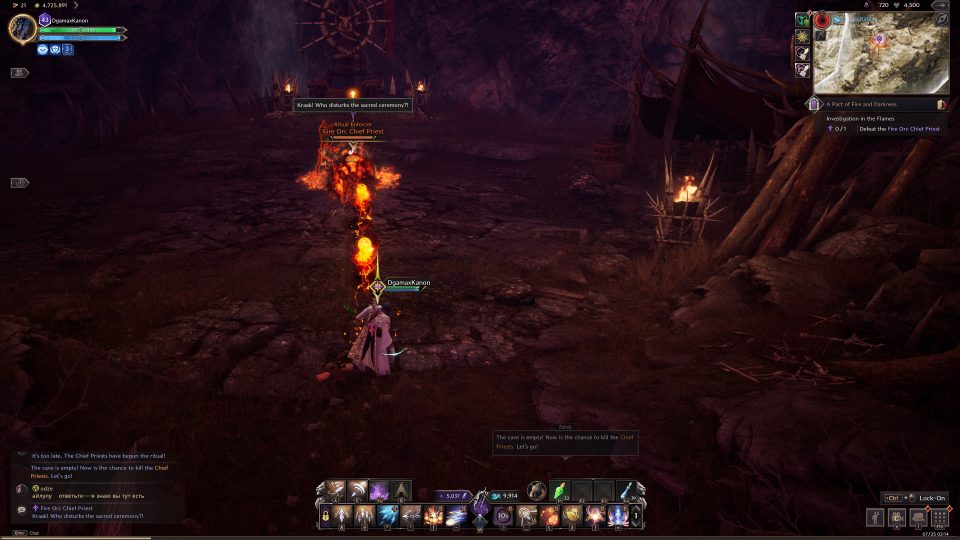Open the sun icon left of minimap

click(802, 36)
